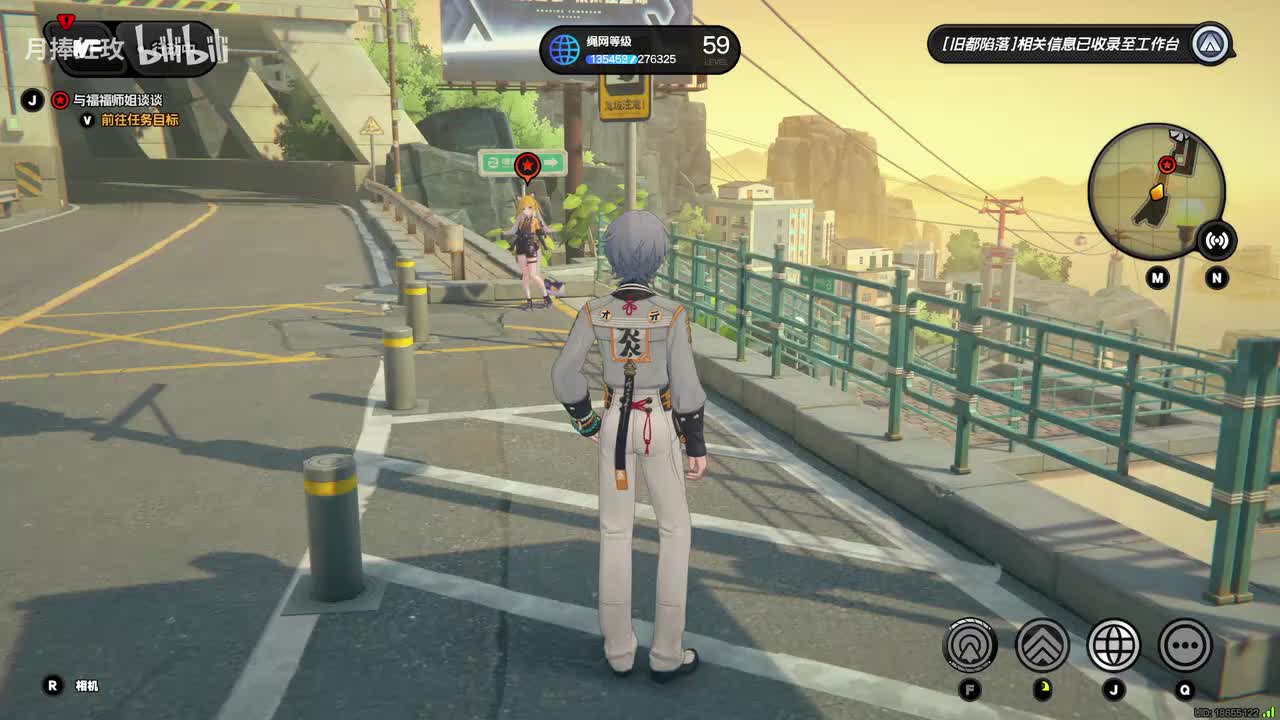Activate the double chevron sprint icon
The height and width of the screenshot is (720, 1280).
[1042, 645]
